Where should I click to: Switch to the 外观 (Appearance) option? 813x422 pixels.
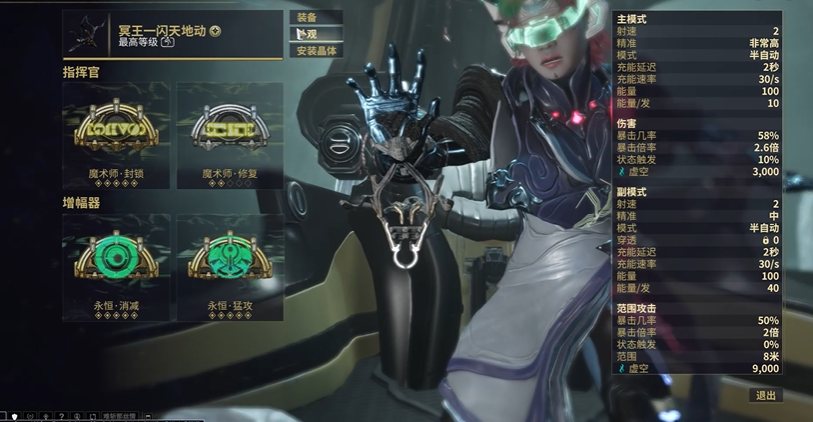(316, 34)
